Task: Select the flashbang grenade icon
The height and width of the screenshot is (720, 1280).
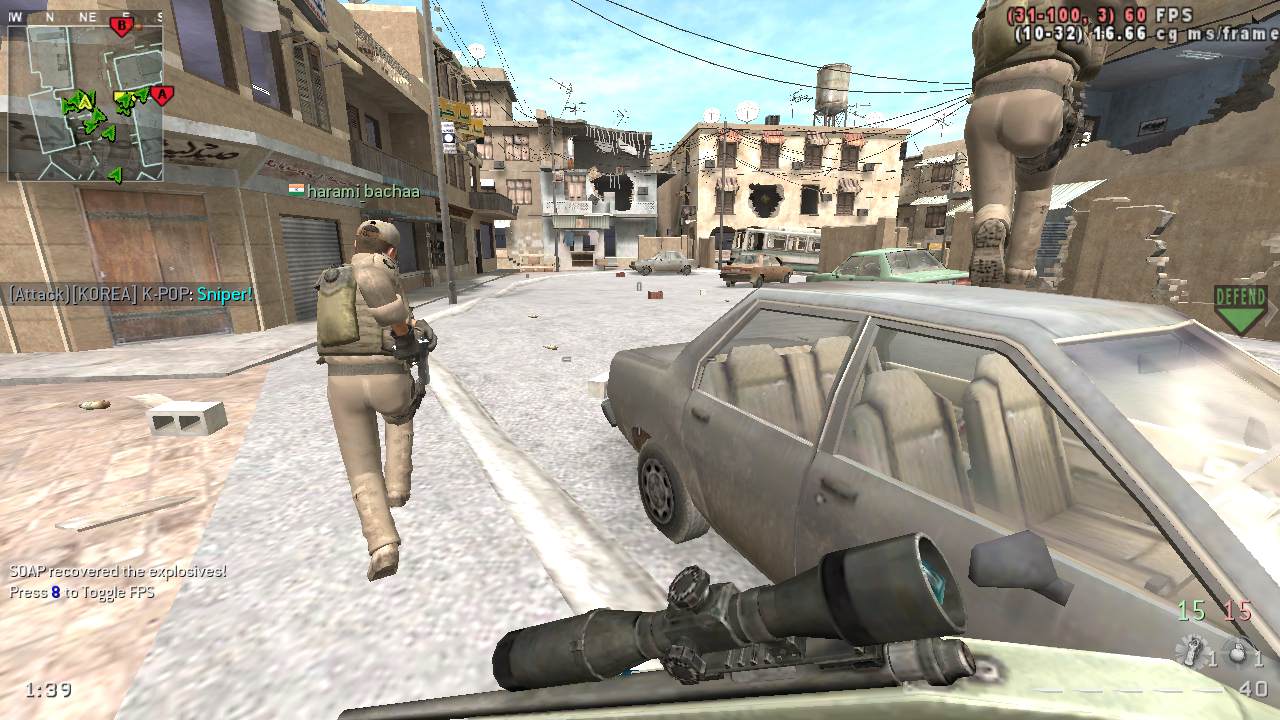Action: point(1192,653)
